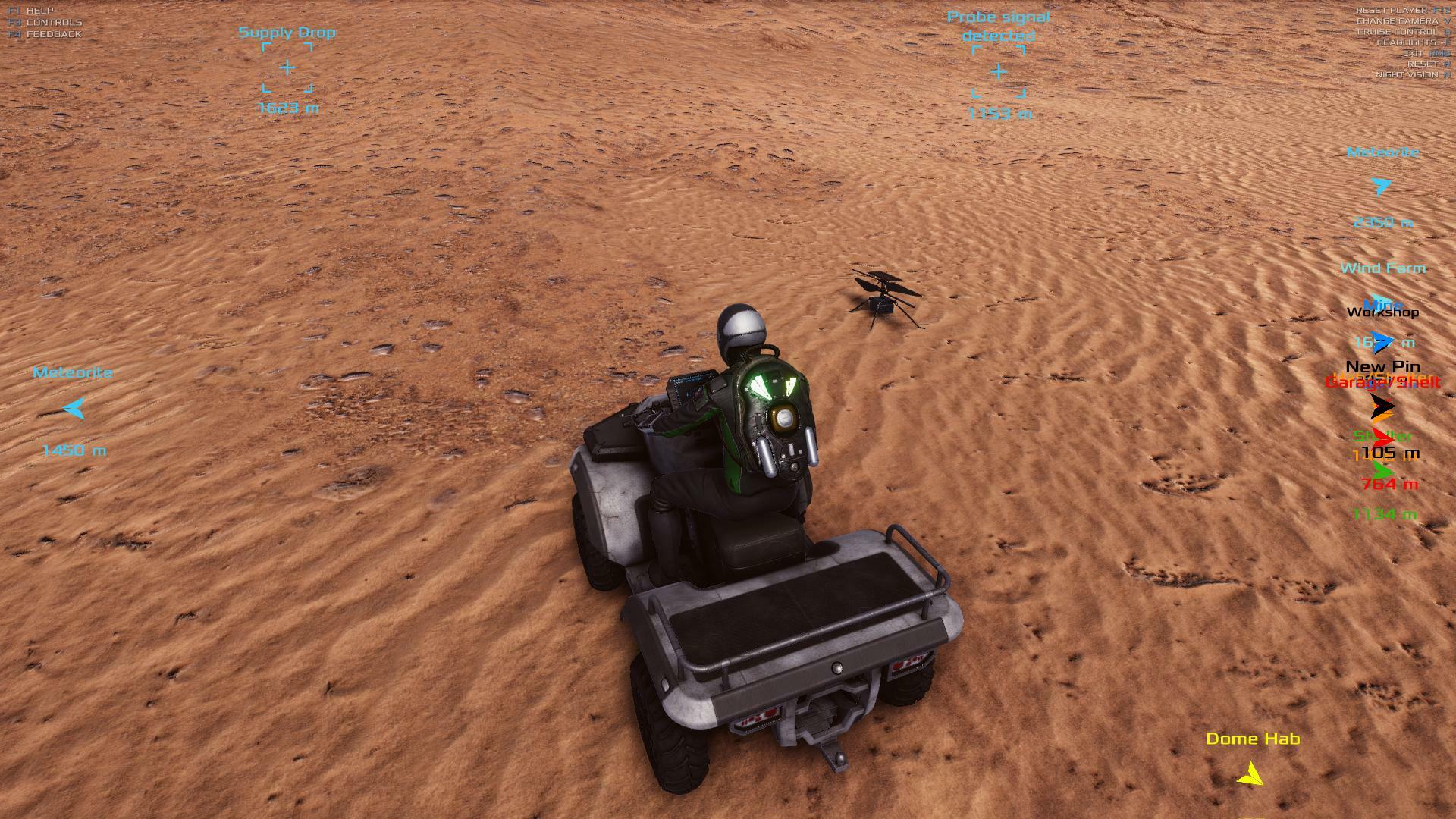Select the Supply Drop waypoint marker
1456x819 pixels.
pos(287,68)
